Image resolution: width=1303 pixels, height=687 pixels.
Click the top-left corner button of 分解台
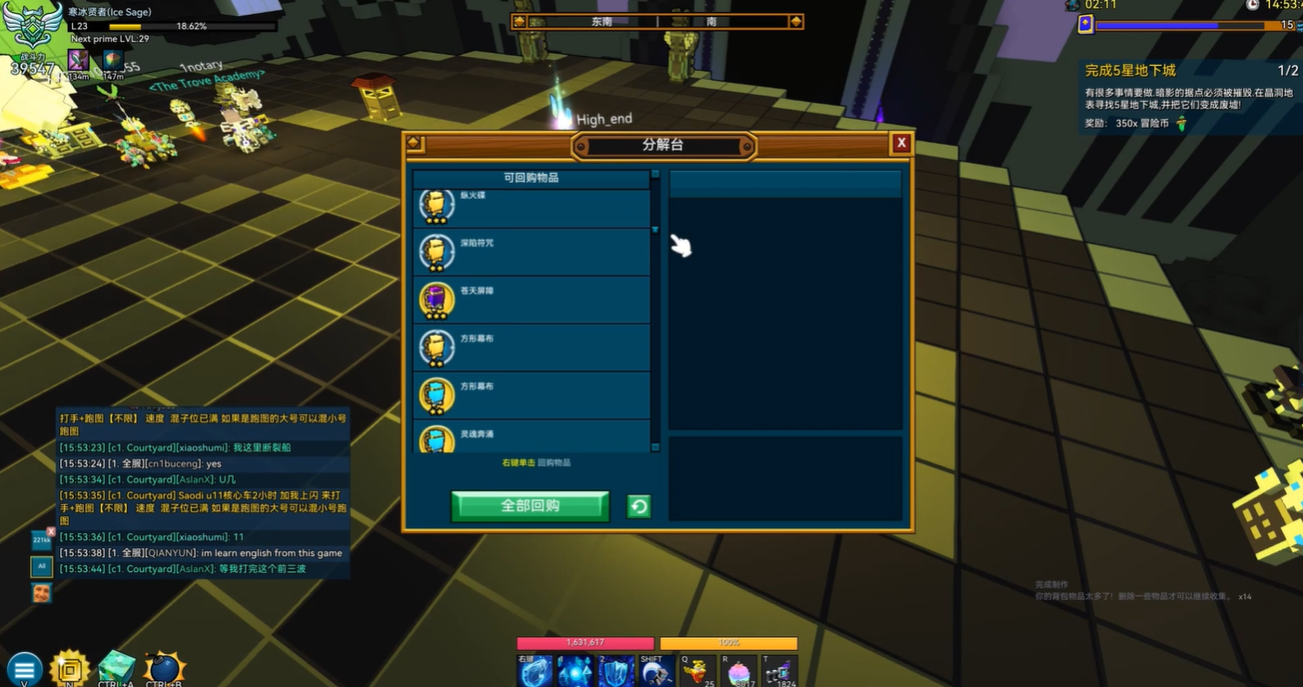(x=415, y=144)
